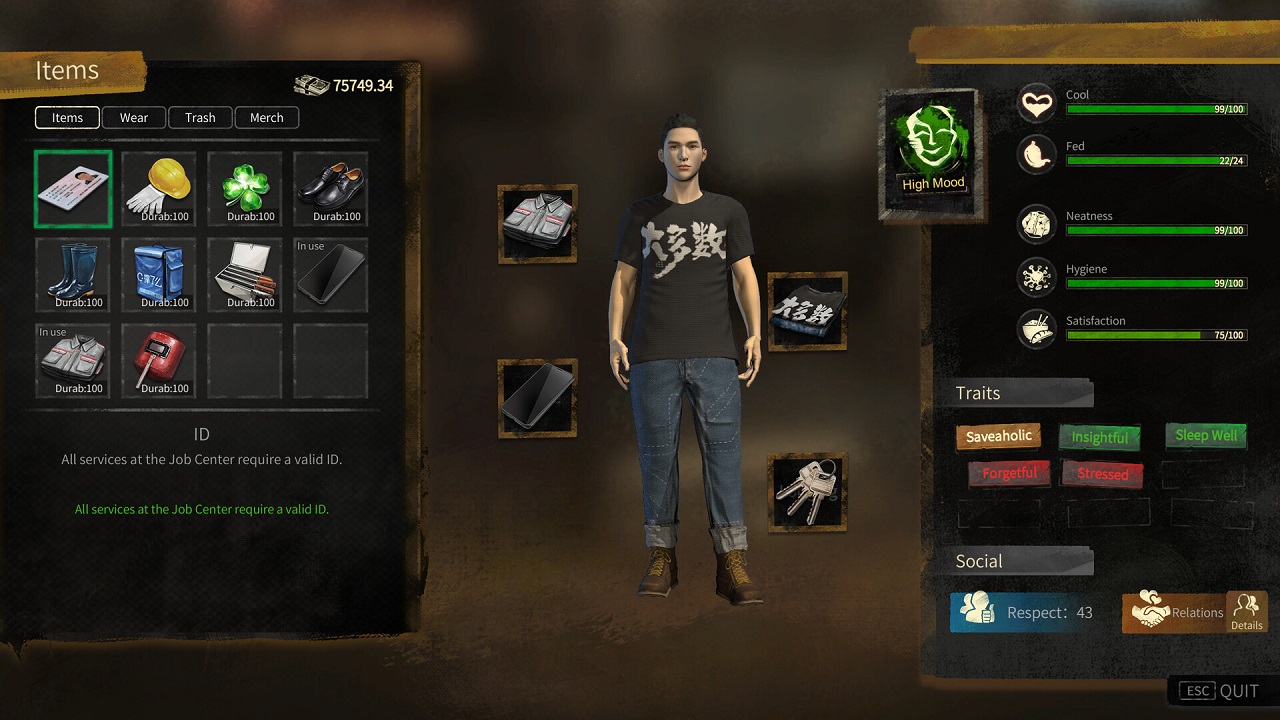Click the Saveaholic trait tag
The width and height of the screenshot is (1280, 720).
999,436
